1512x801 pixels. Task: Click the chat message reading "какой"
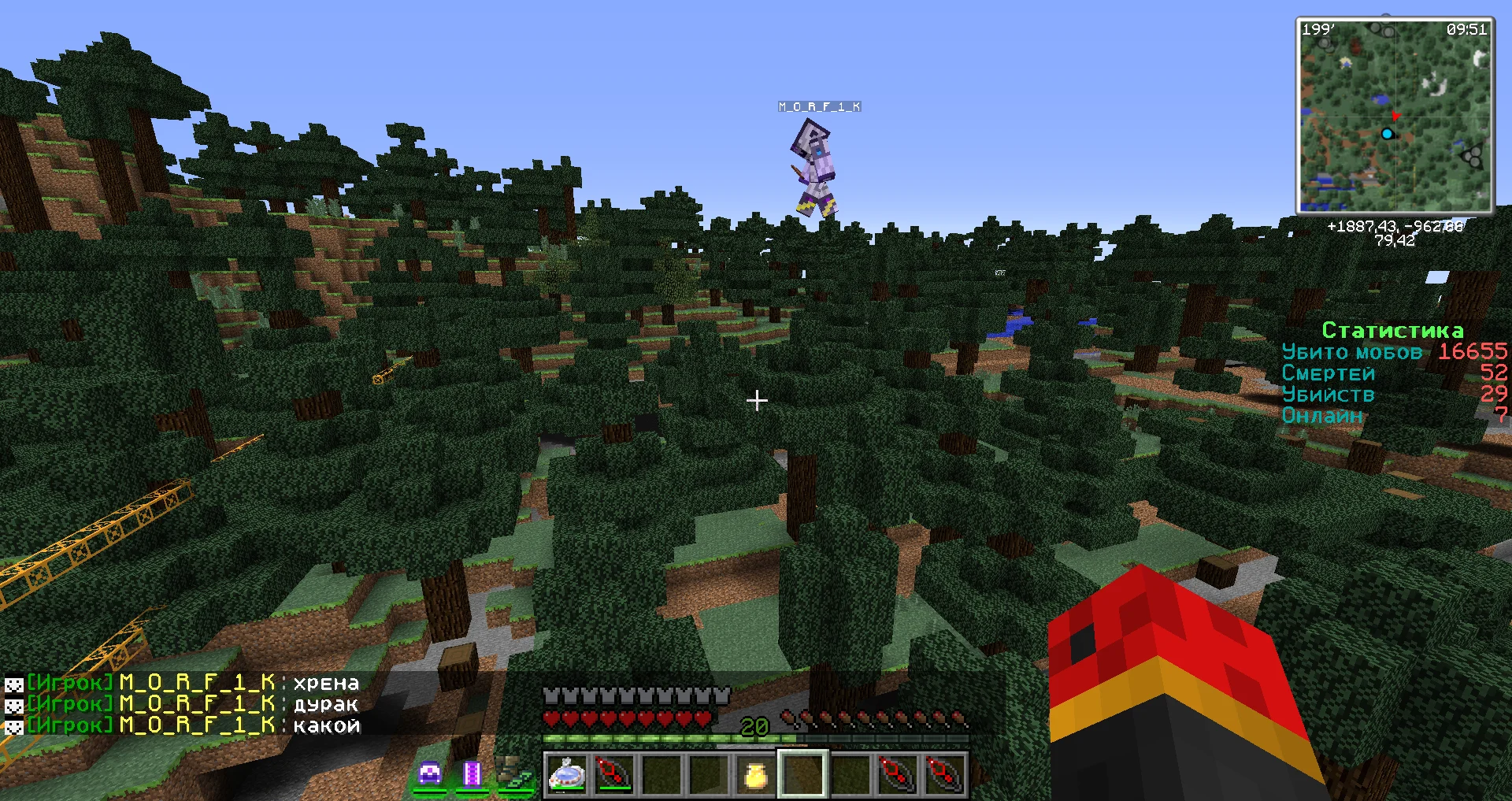point(326,725)
